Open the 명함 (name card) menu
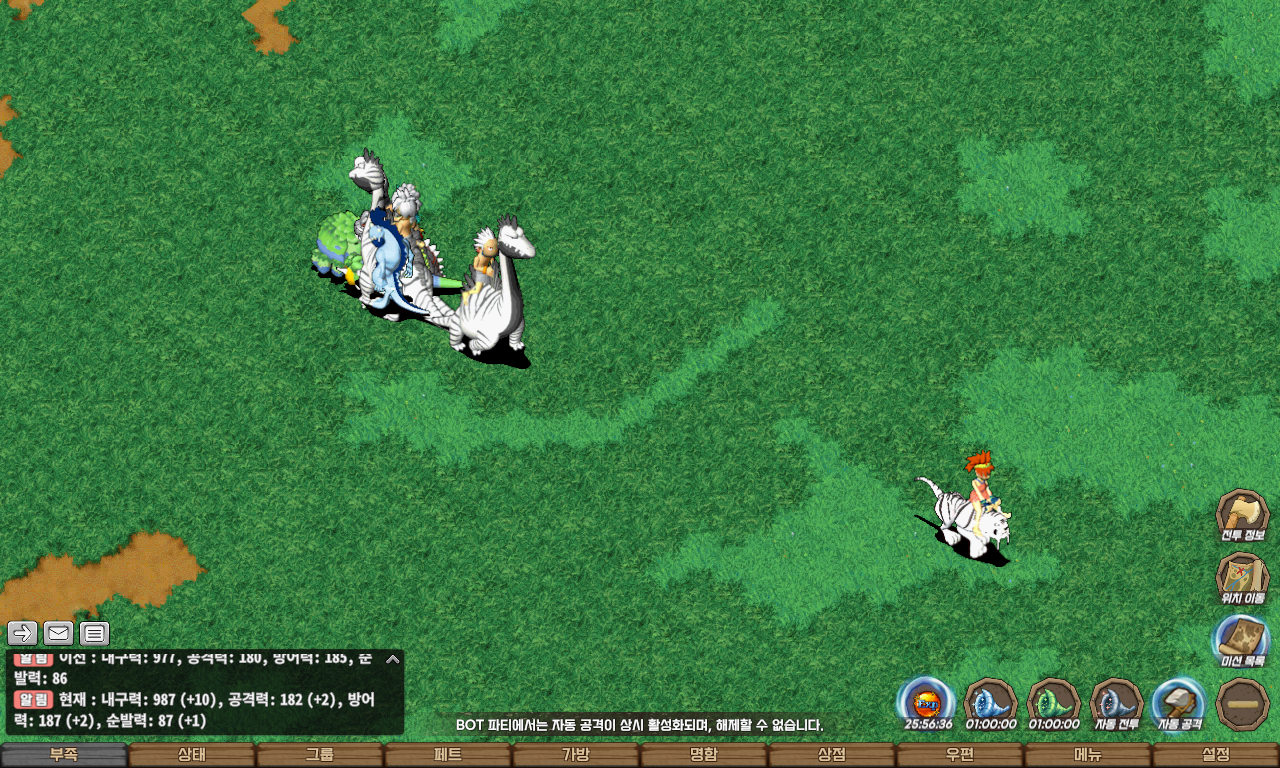This screenshot has width=1280, height=768. point(704,755)
